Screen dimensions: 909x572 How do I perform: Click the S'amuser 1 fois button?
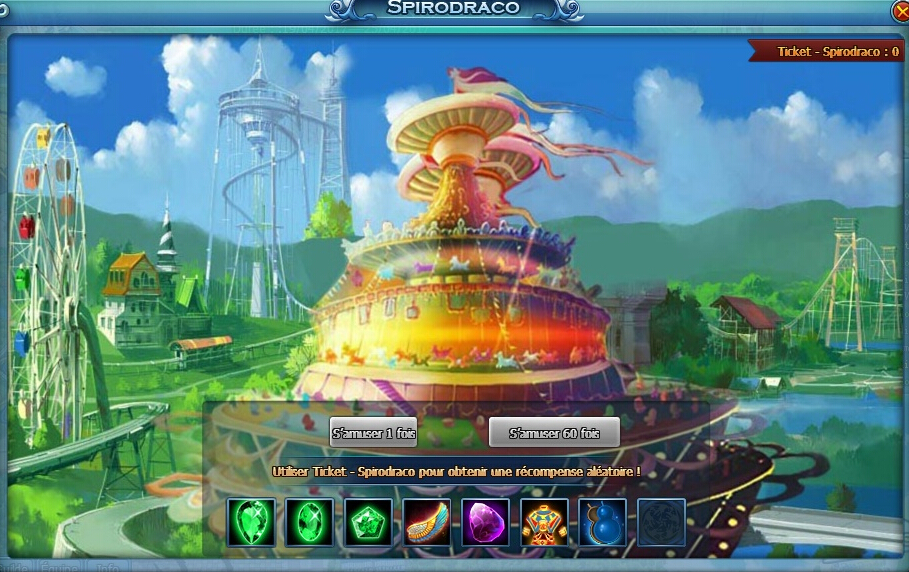pos(373,432)
